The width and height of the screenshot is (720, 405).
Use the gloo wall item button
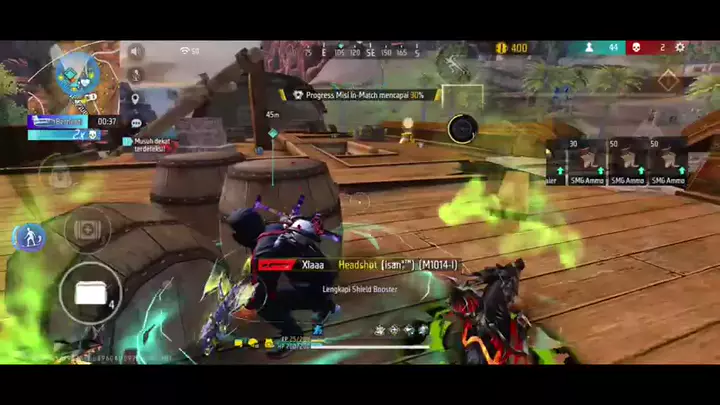point(89,293)
